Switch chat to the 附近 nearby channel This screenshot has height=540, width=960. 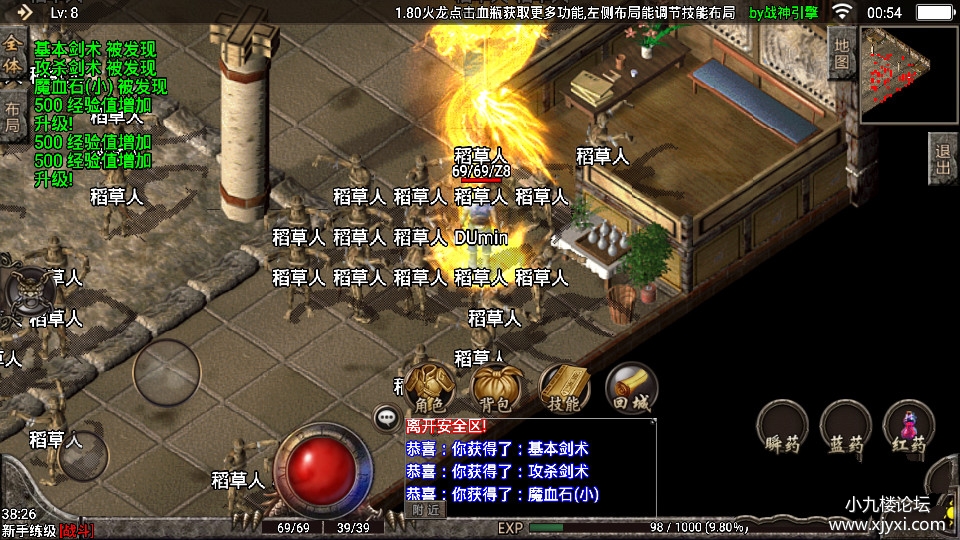point(426,509)
